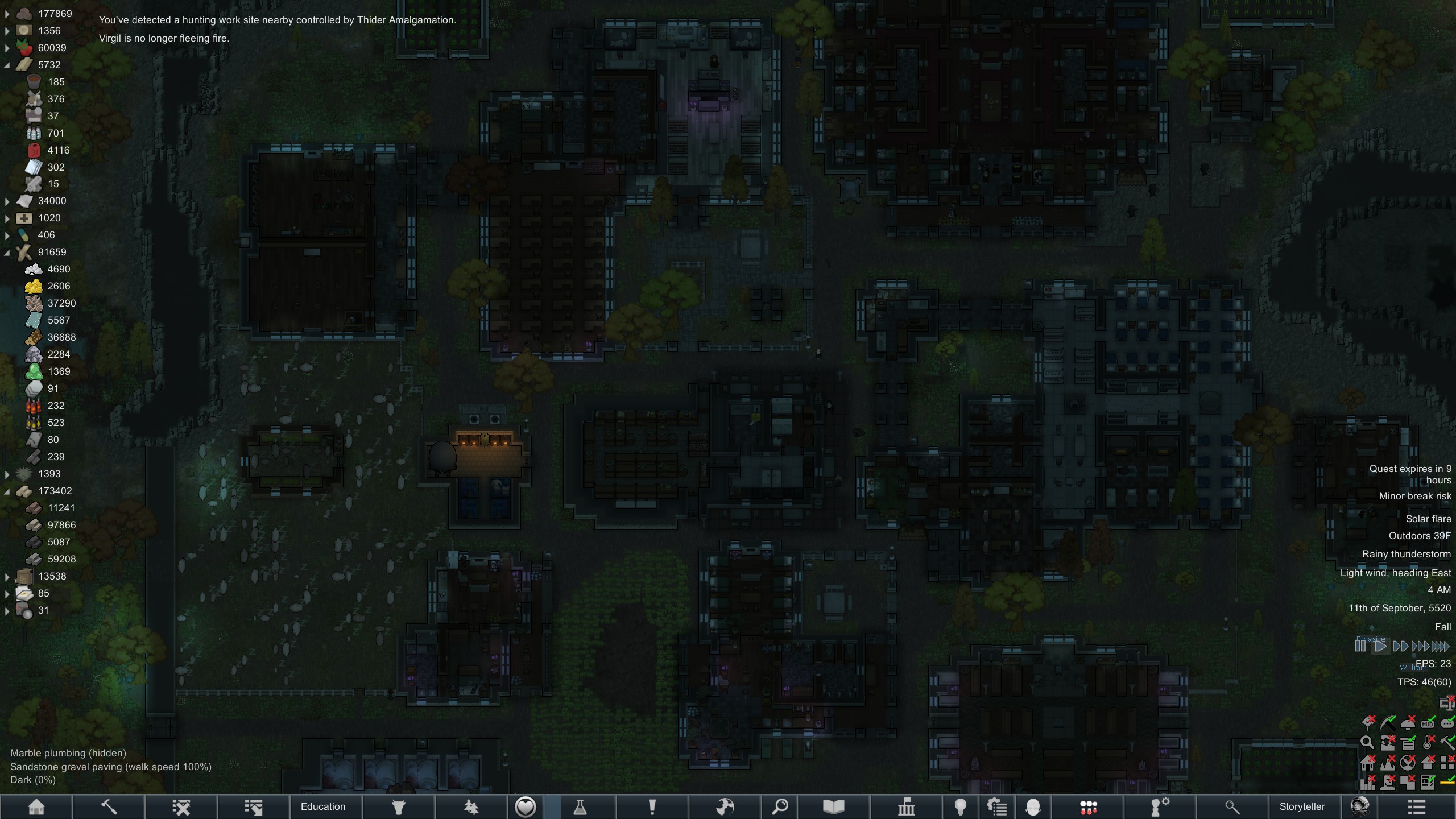1456x819 pixels.
Task: Toggle the temperature overlay thermometer icon
Action: click(x=1428, y=743)
